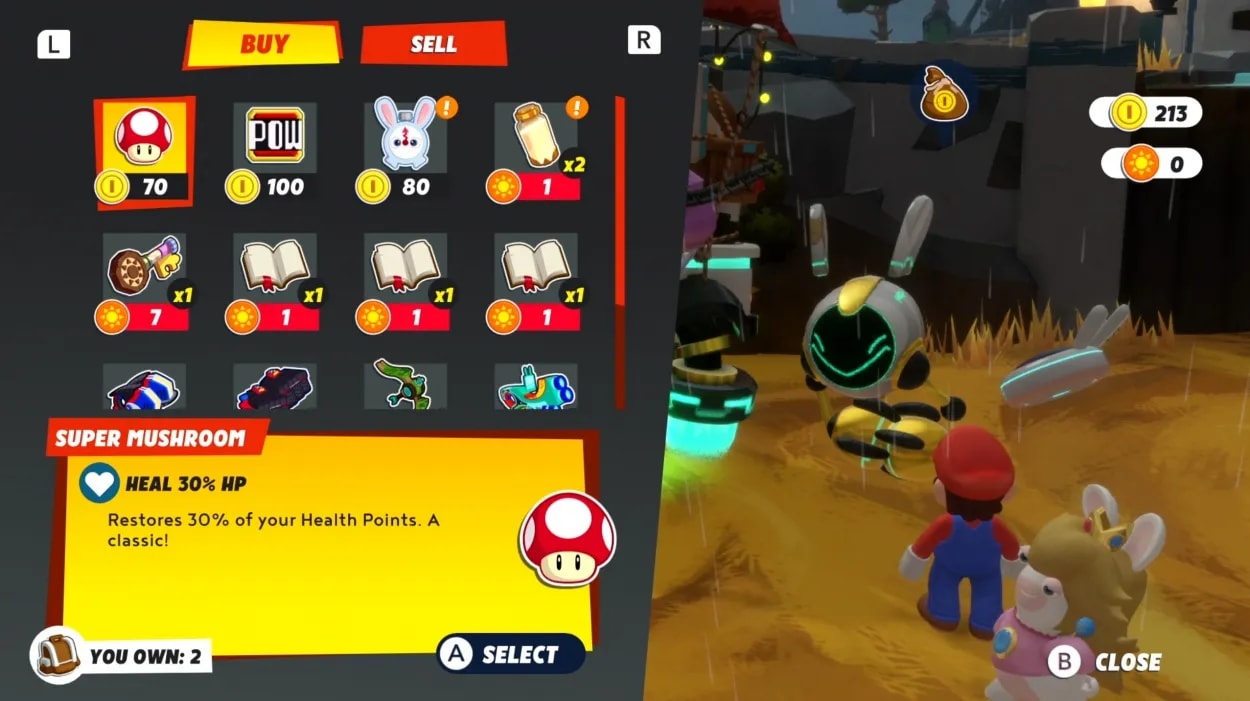Screen dimensions: 1250x701
Task: Click the red shop list scrollbar
Action: point(620,200)
